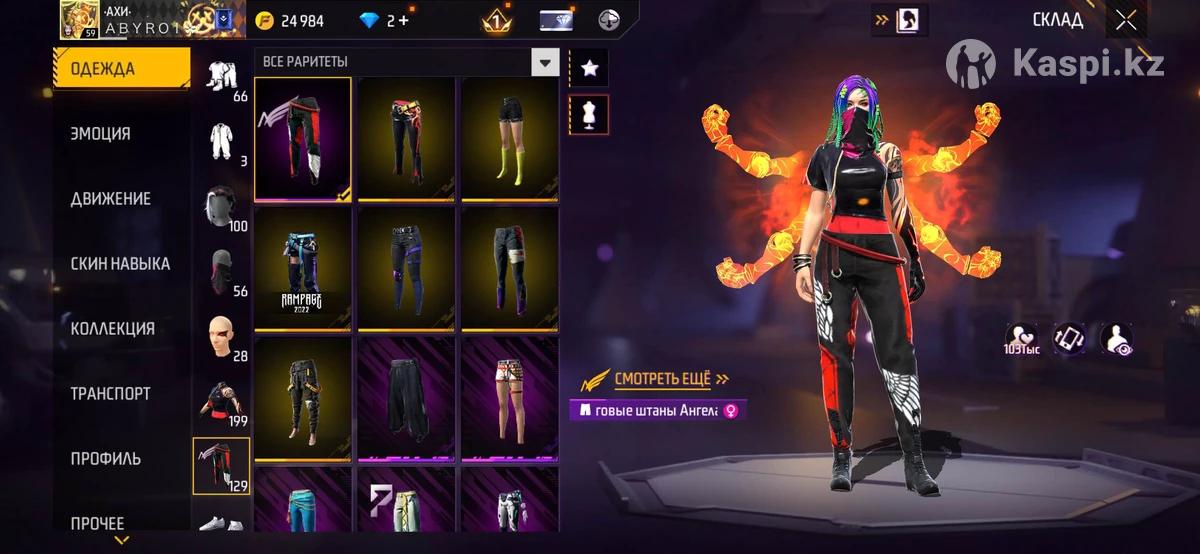Select the Скин навыка category
This screenshot has height=554, width=1200.
(121, 264)
